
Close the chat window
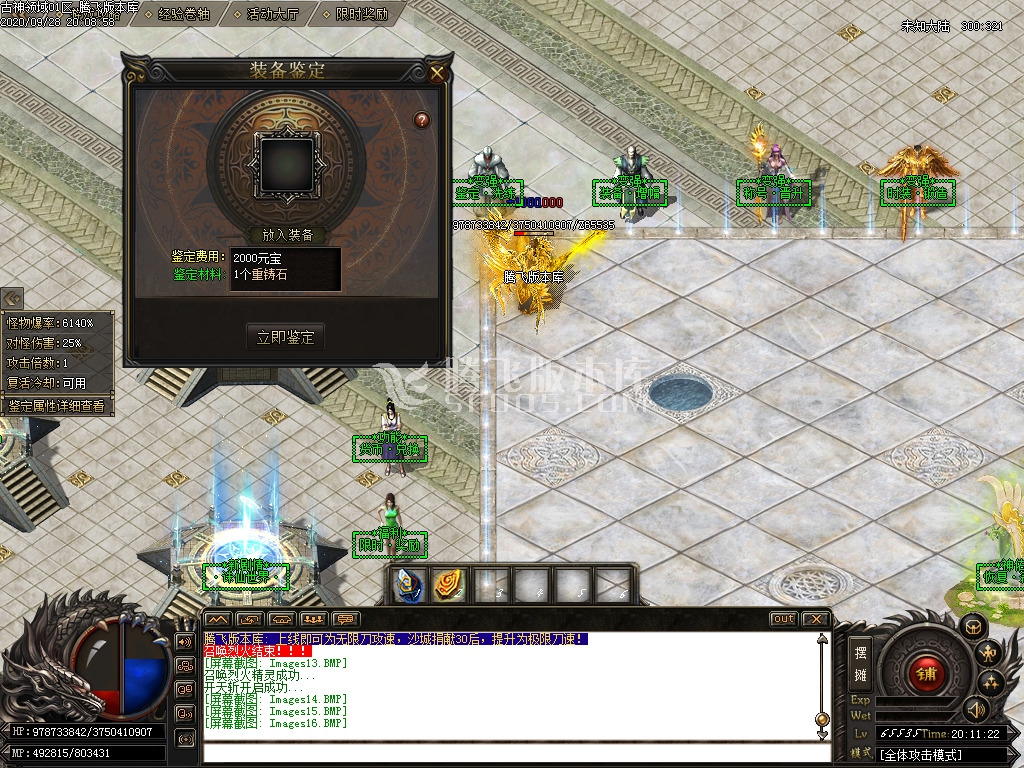click(815, 619)
